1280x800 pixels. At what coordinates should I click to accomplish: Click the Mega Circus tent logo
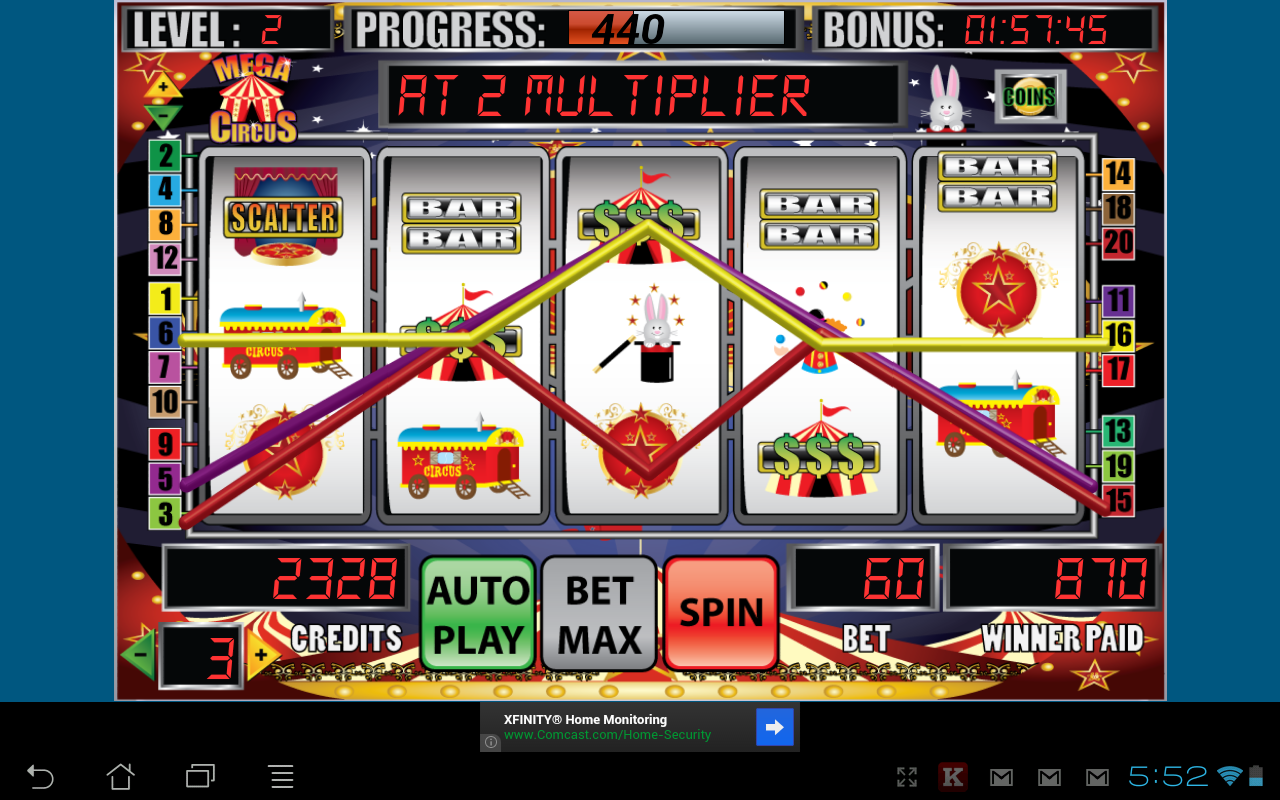(x=255, y=97)
